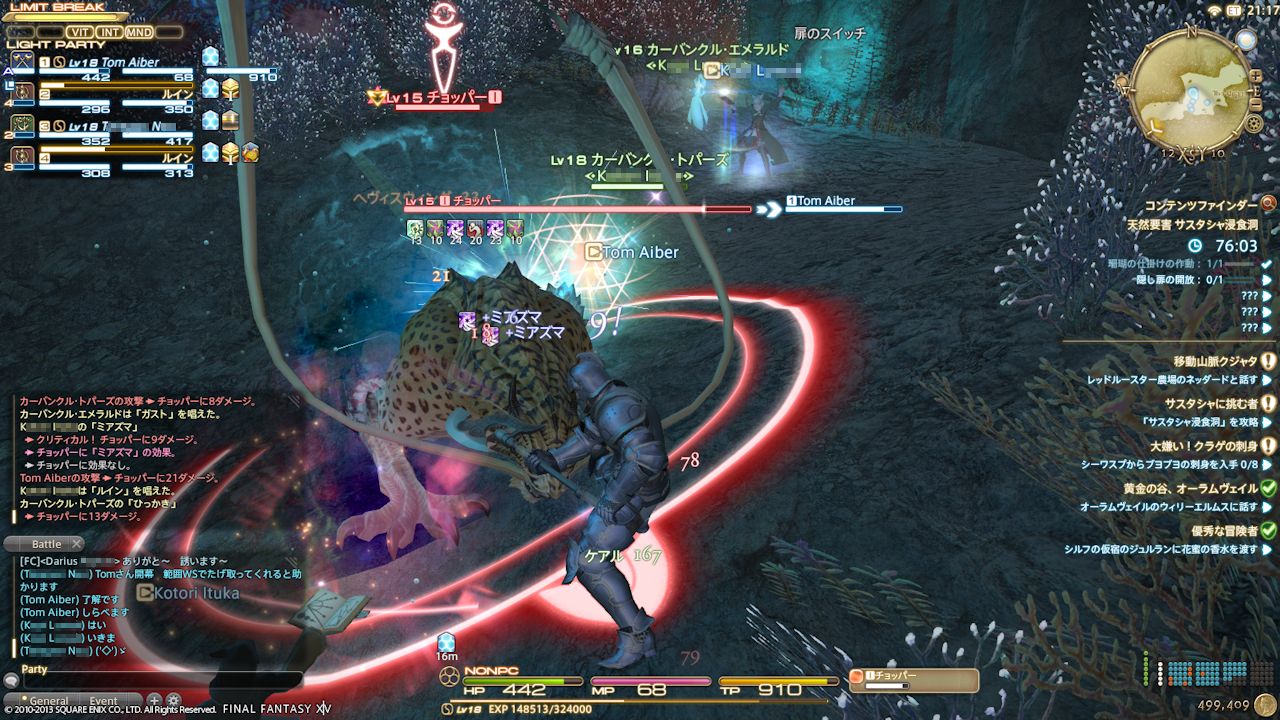The image size is (1280, 720).
Task: Switch to the Battle chat tab
Action: coord(46,544)
